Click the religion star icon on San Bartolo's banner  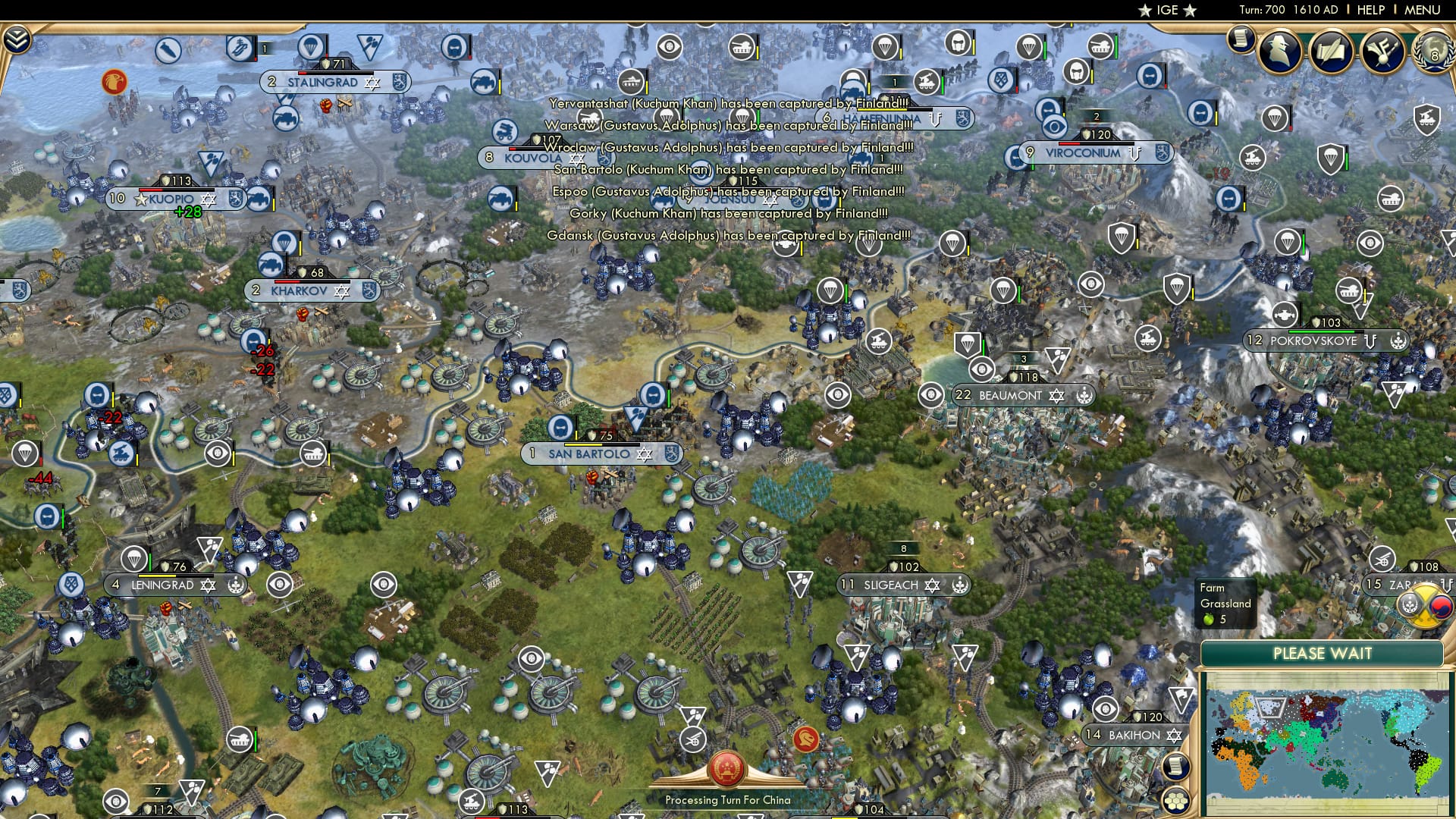(643, 453)
